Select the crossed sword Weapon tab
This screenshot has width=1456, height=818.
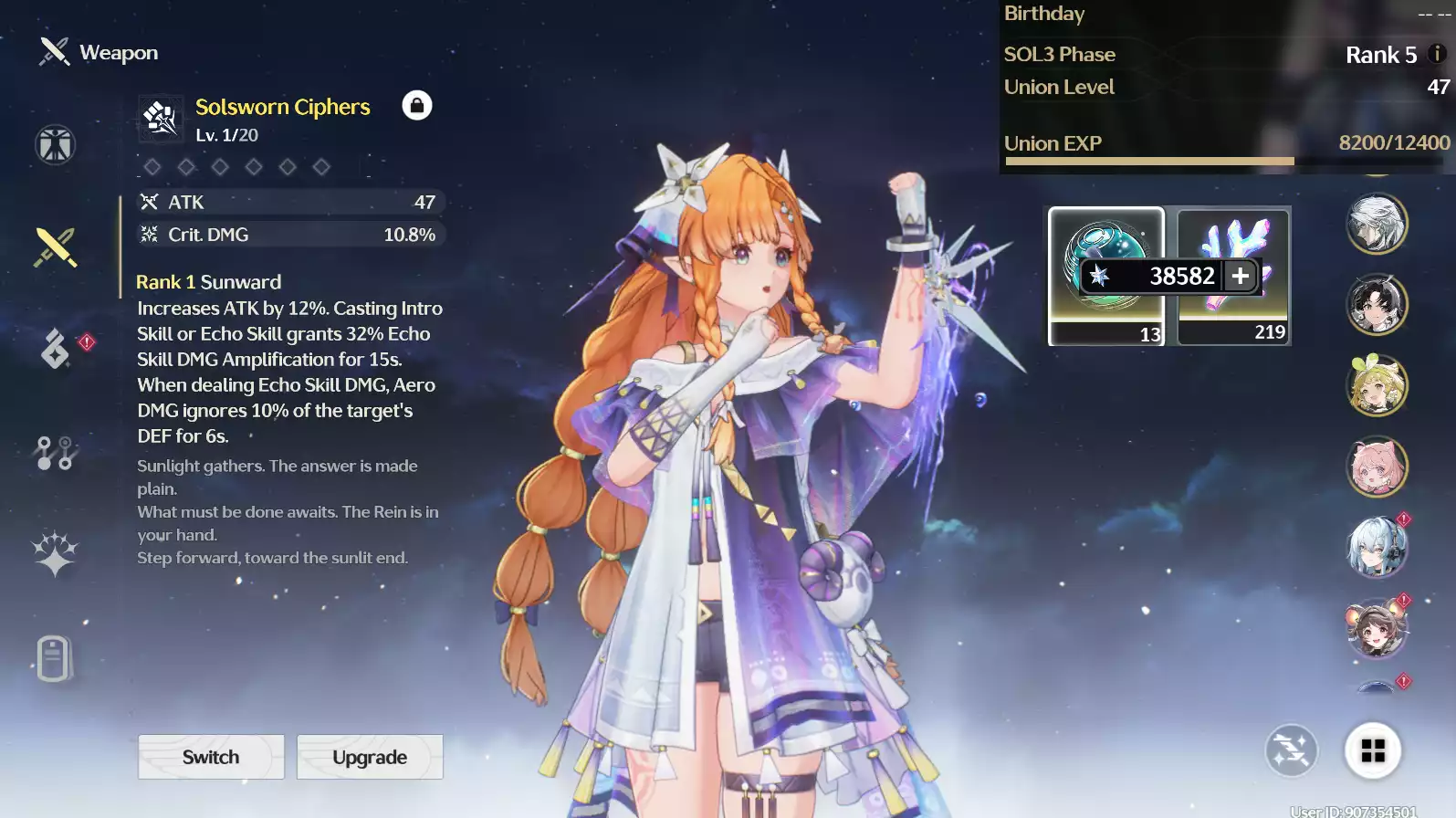(x=55, y=246)
